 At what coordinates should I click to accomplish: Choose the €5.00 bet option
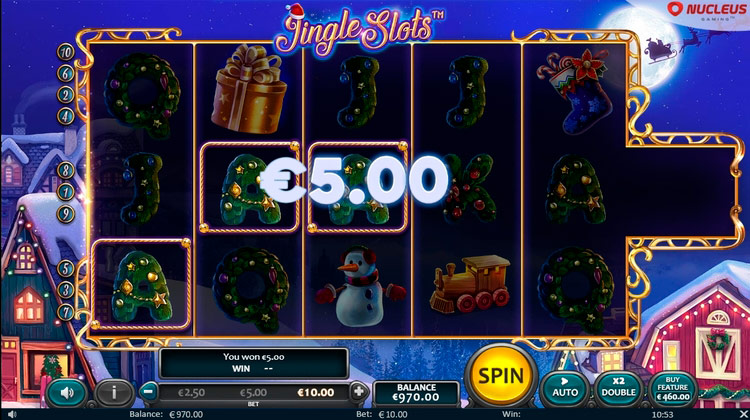pos(252,392)
